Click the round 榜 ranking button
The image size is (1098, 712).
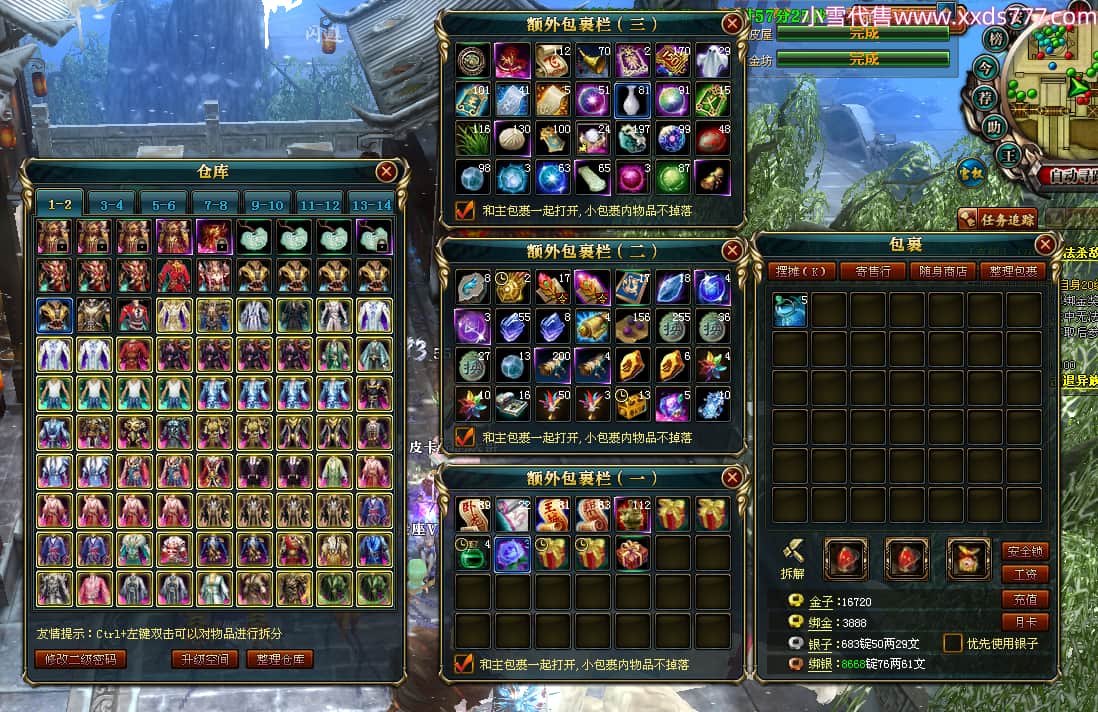tap(995, 40)
